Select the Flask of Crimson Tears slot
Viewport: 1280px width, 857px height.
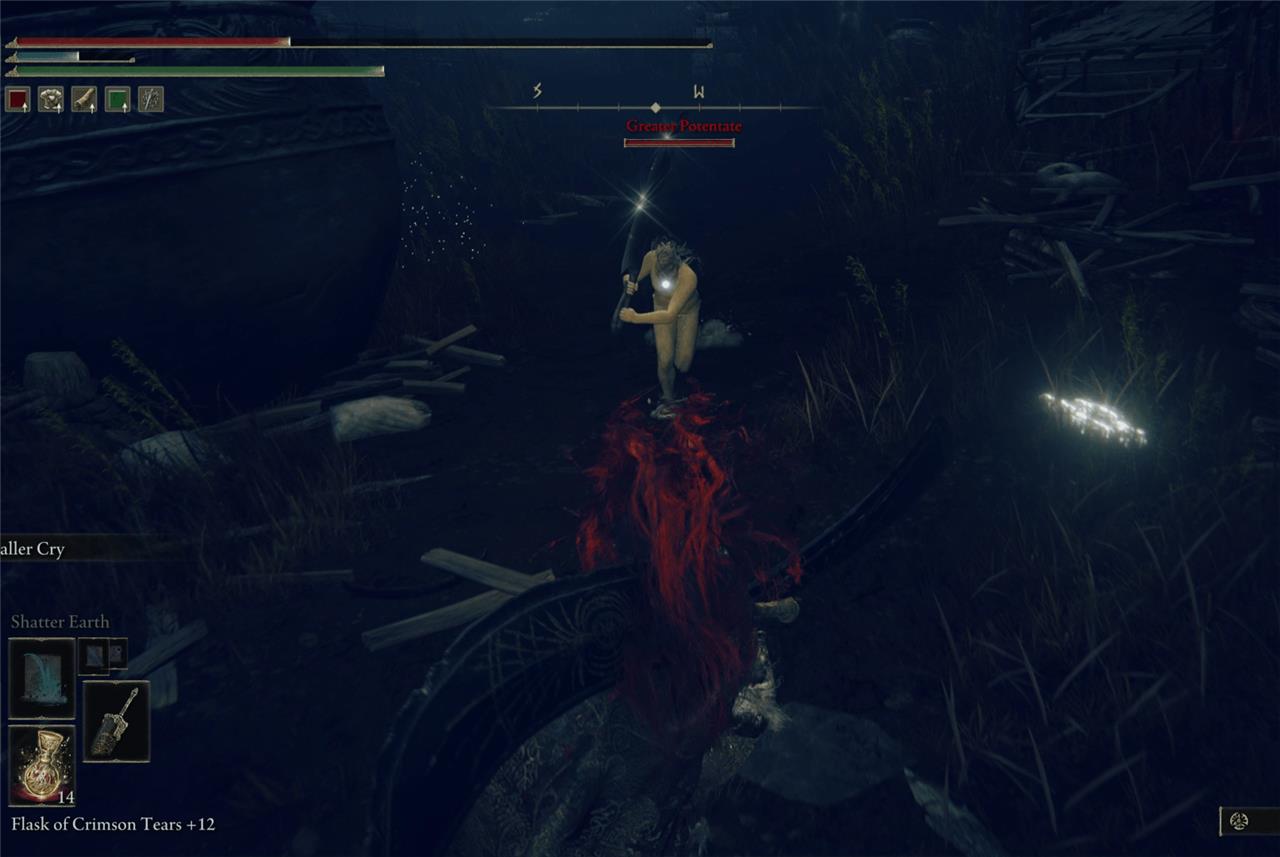pos(41,765)
